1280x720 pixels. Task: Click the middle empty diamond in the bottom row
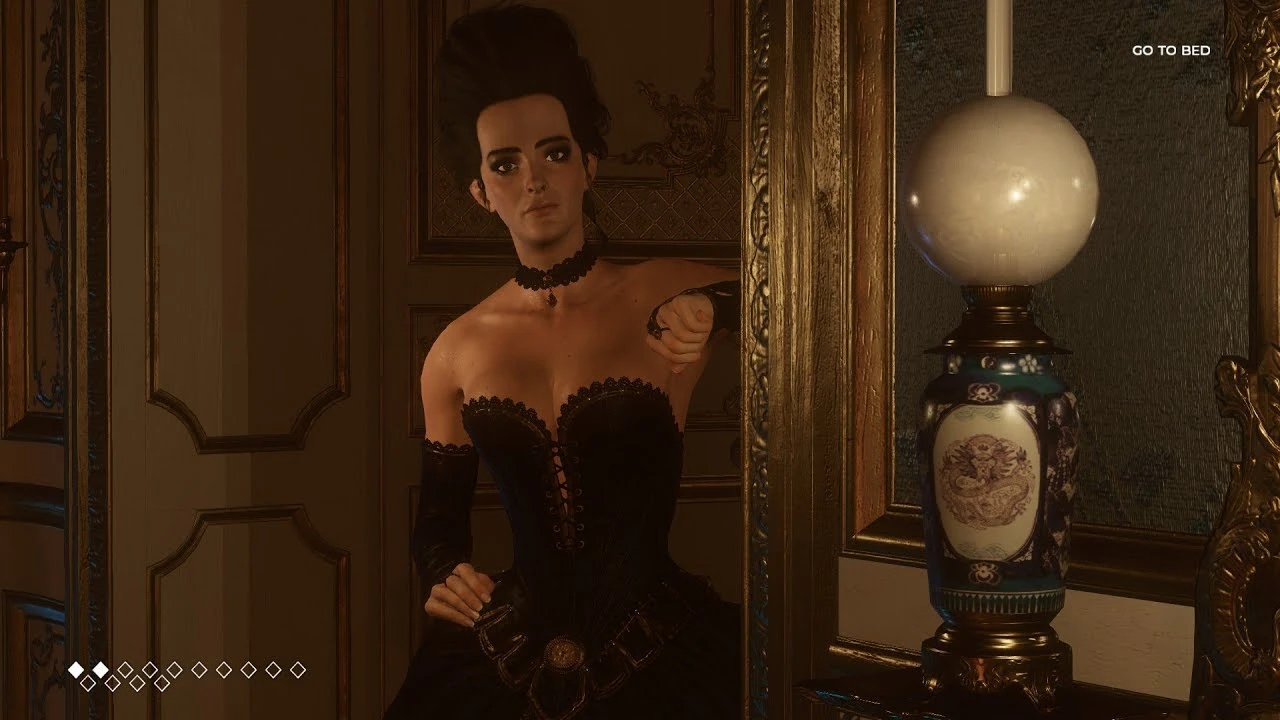pos(126,682)
